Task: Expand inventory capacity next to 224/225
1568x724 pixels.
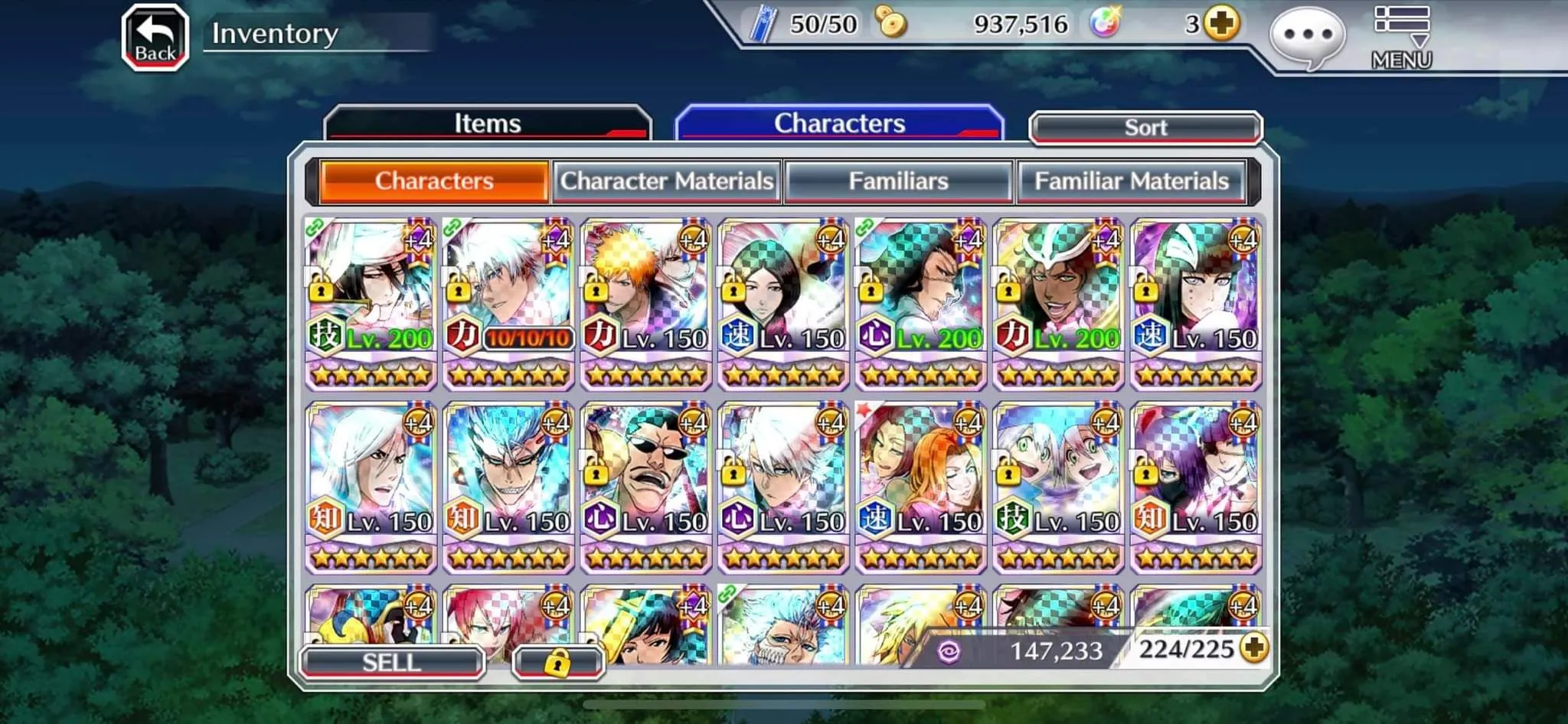Action: 1254,649
